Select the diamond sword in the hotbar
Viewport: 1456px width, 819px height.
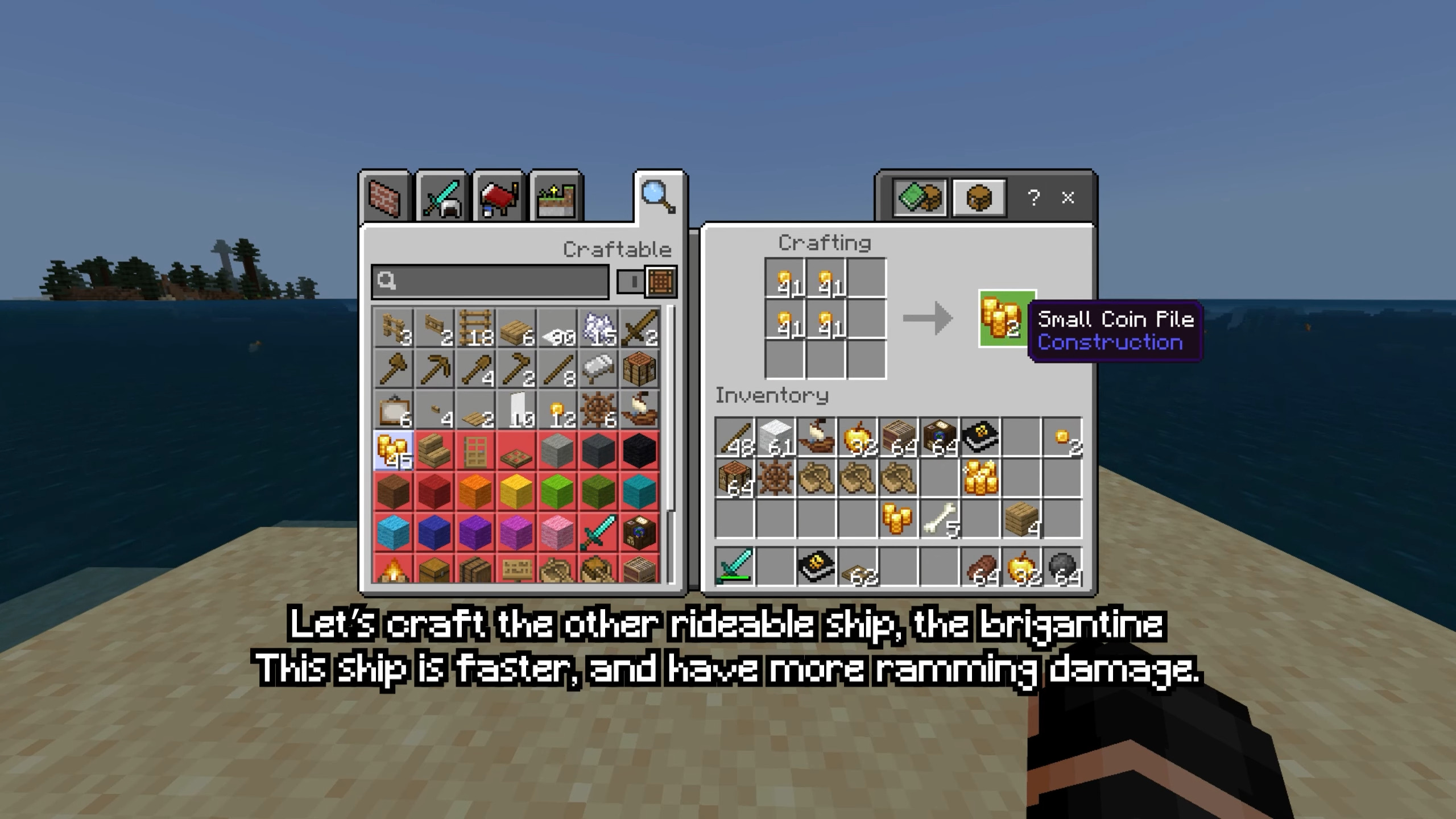point(735,566)
